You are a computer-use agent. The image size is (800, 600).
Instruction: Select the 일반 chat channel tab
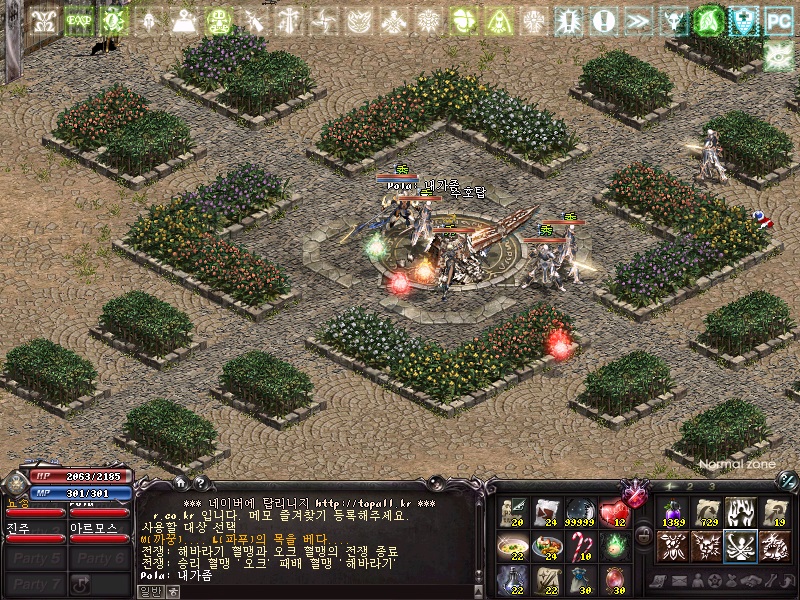[x=149, y=591]
